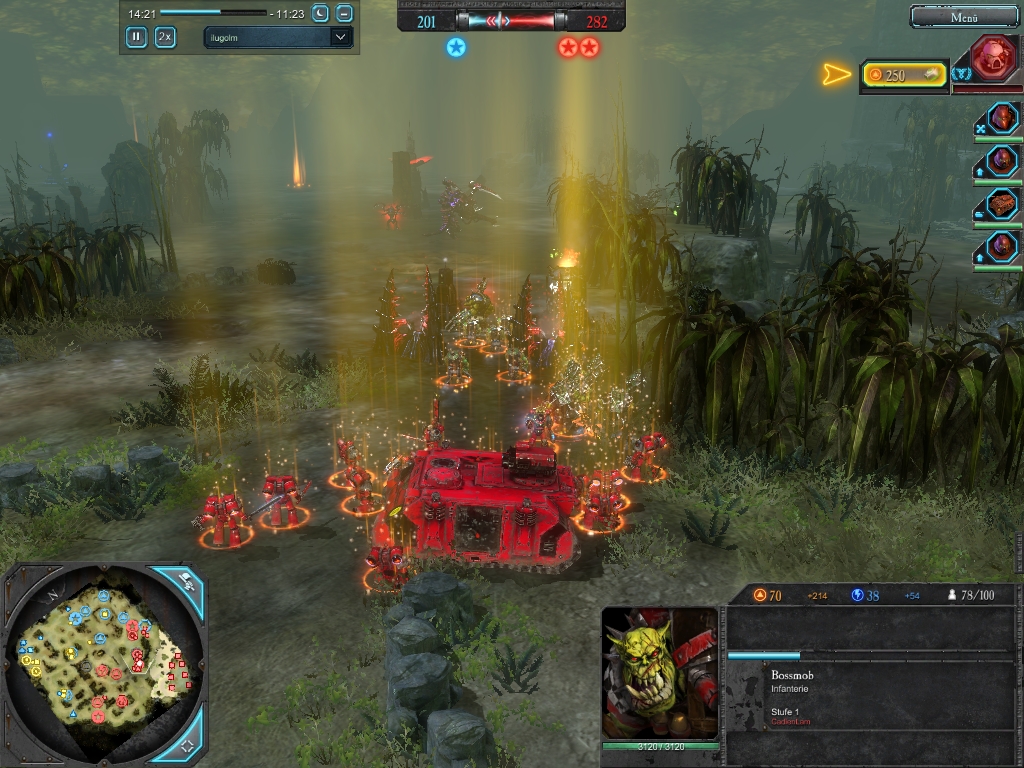Click the minimap's square-bracket corner button
The image size is (1024, 768).
(x=188, y=745)
